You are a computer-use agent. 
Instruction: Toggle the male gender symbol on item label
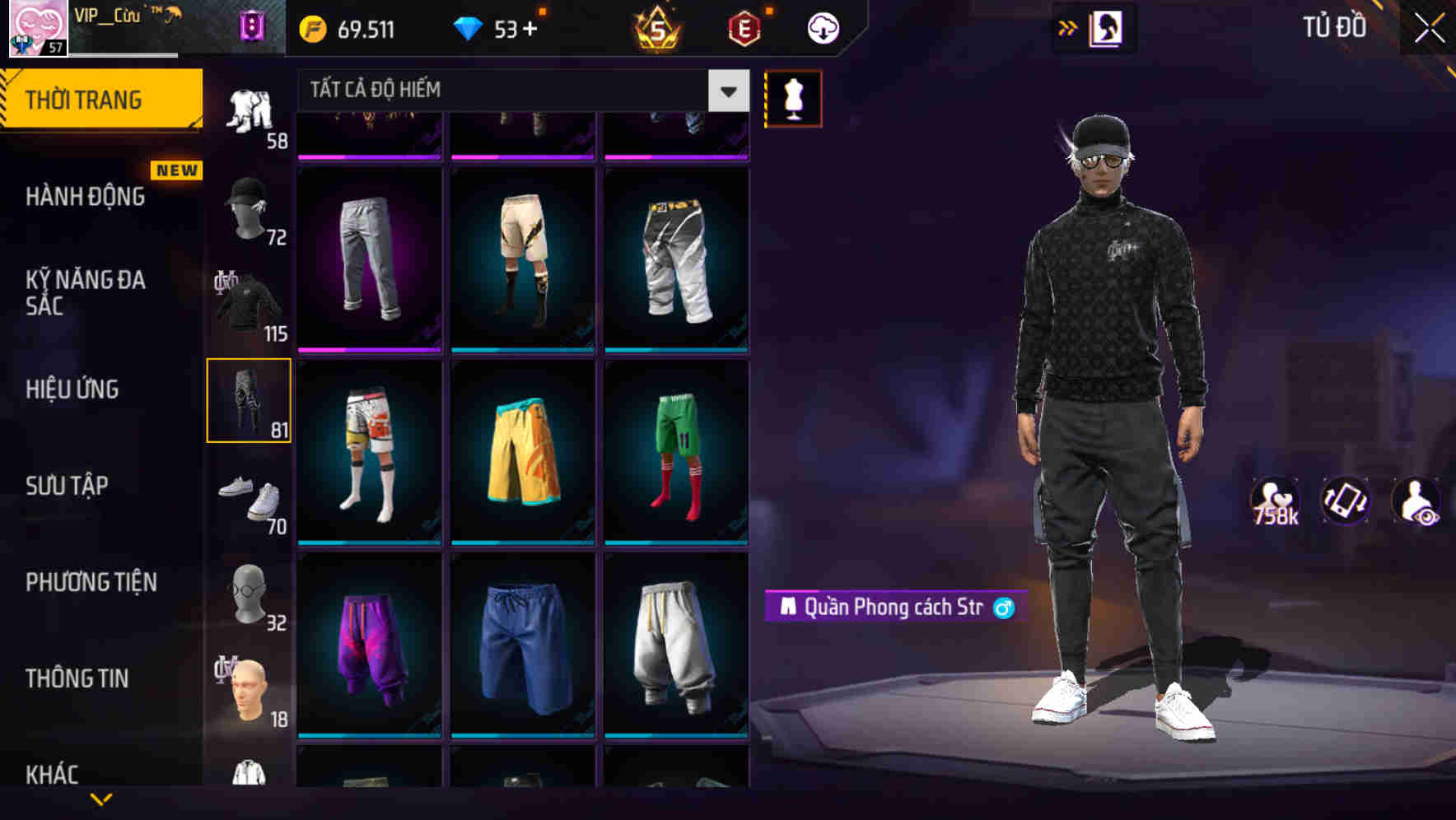click(1006, 607)
